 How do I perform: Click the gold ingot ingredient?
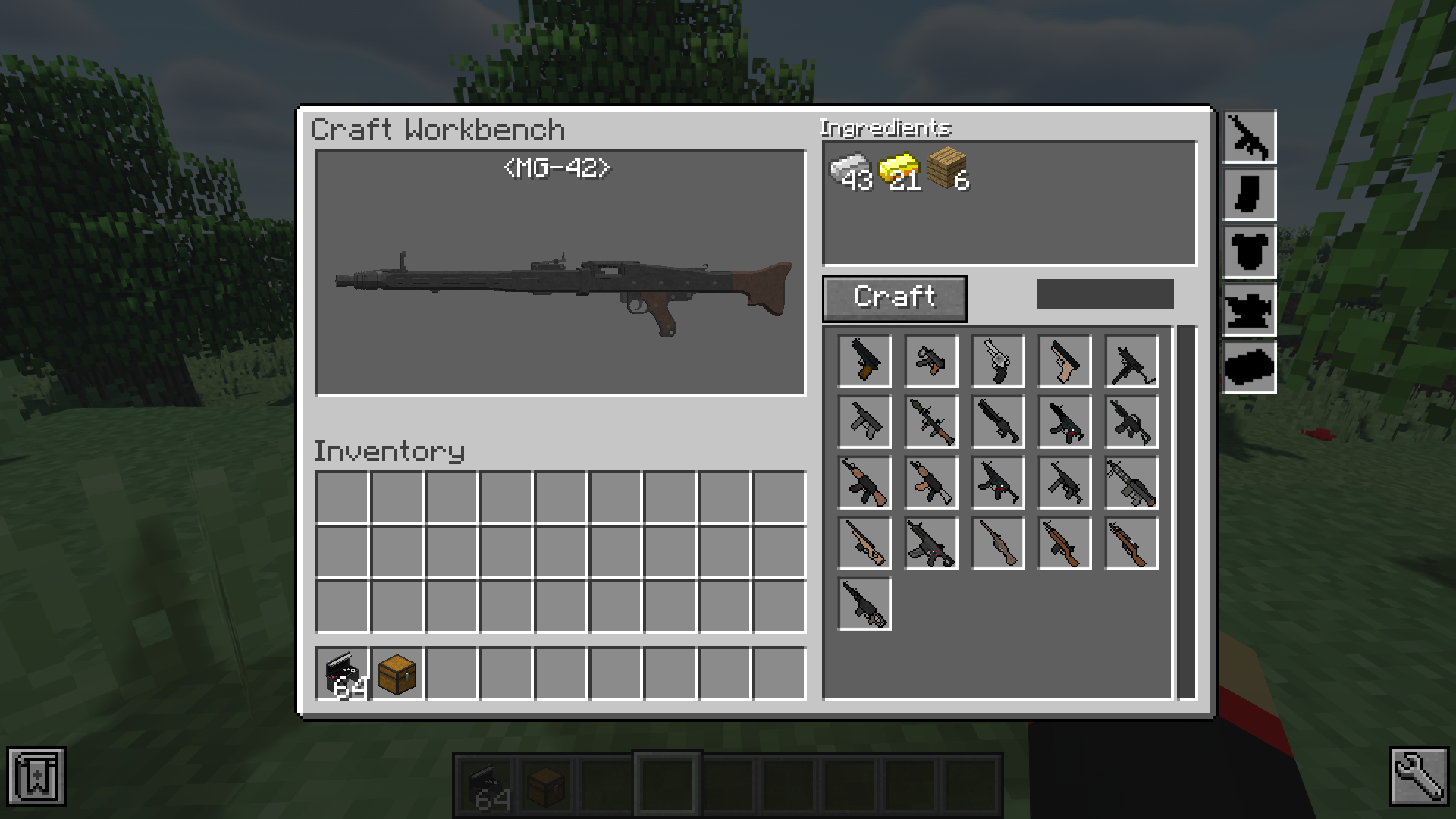(899, 171)
